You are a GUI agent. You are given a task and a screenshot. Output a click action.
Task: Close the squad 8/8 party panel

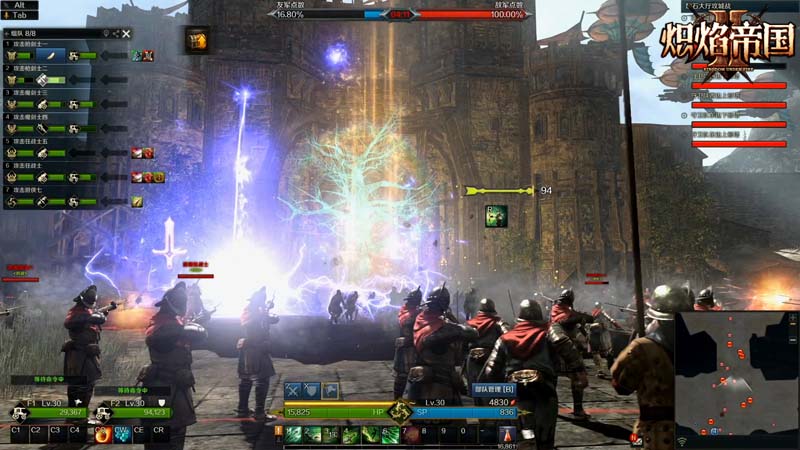[x=127, y=34]
